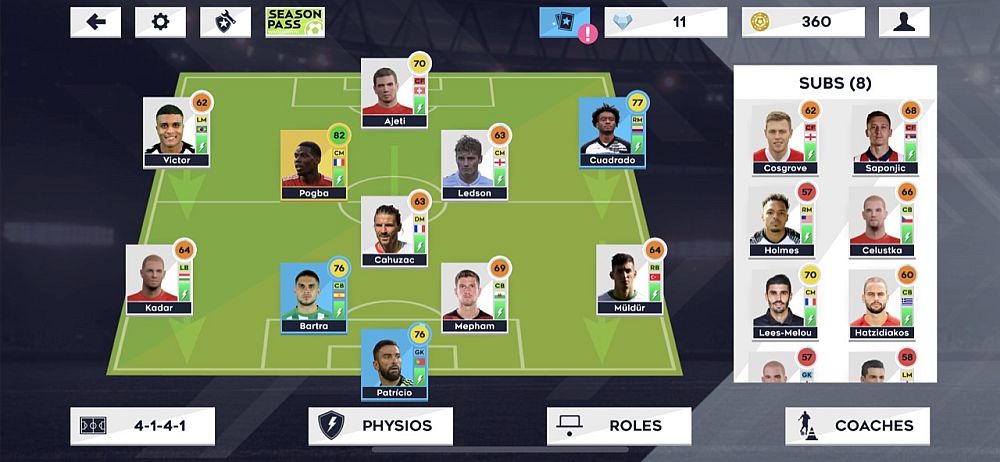This screenshot has width=1000, height=462.
Task: Select goalkeeper Patrício
Action: (394, 364)
